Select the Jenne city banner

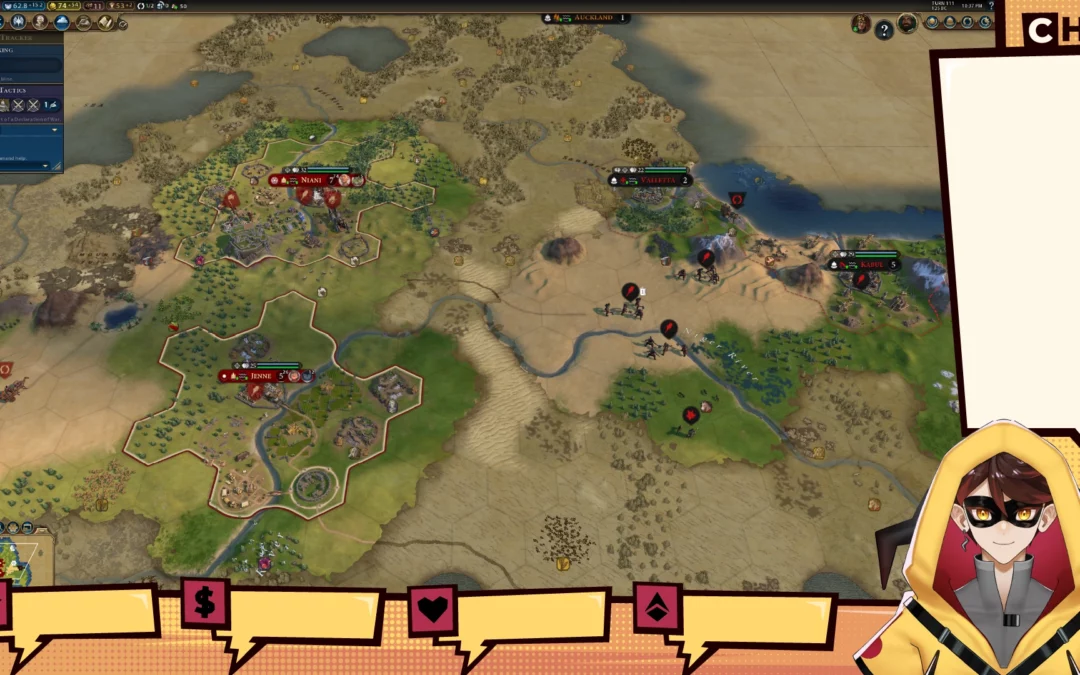point(262,376)
